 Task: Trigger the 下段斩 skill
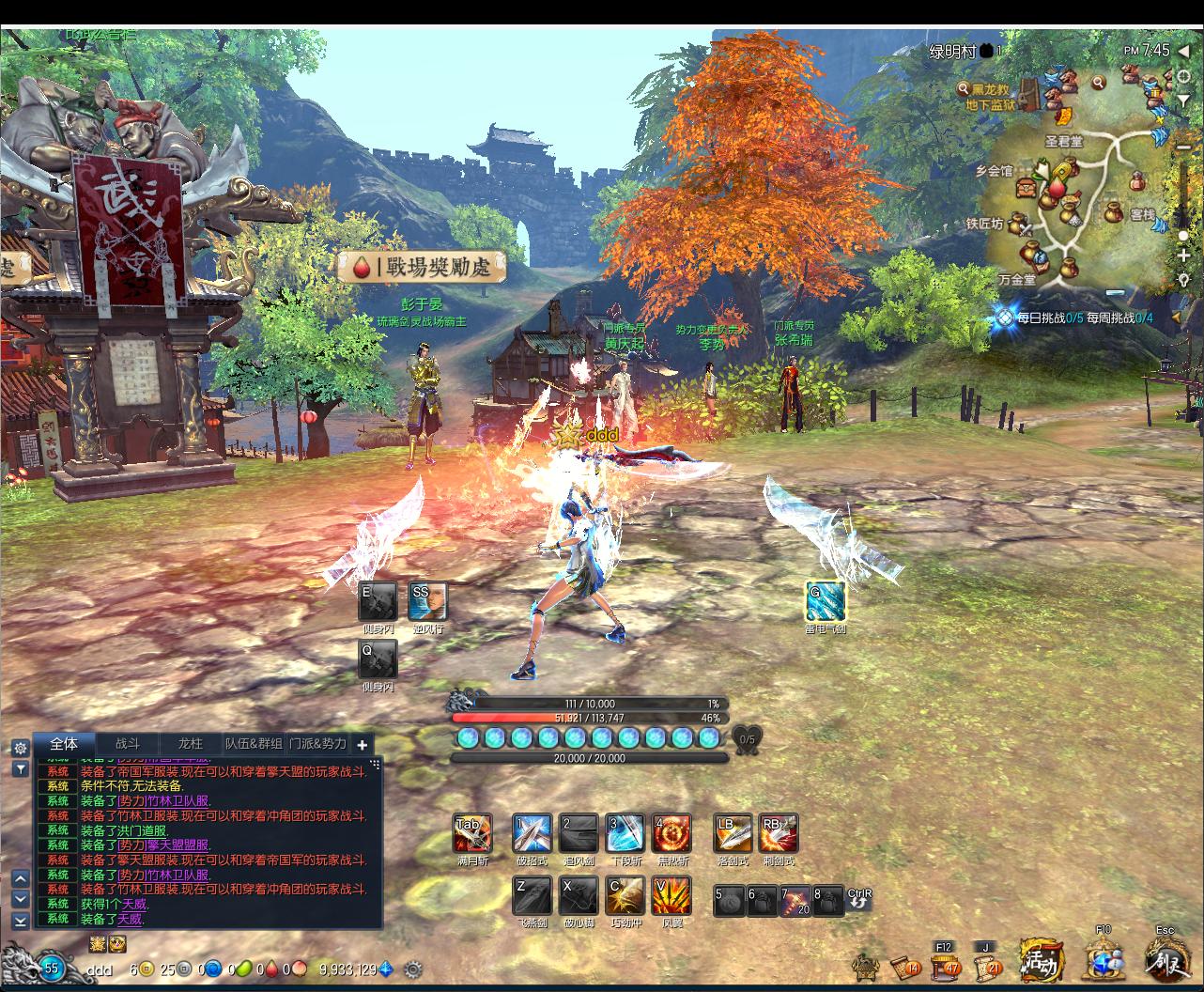625,833
